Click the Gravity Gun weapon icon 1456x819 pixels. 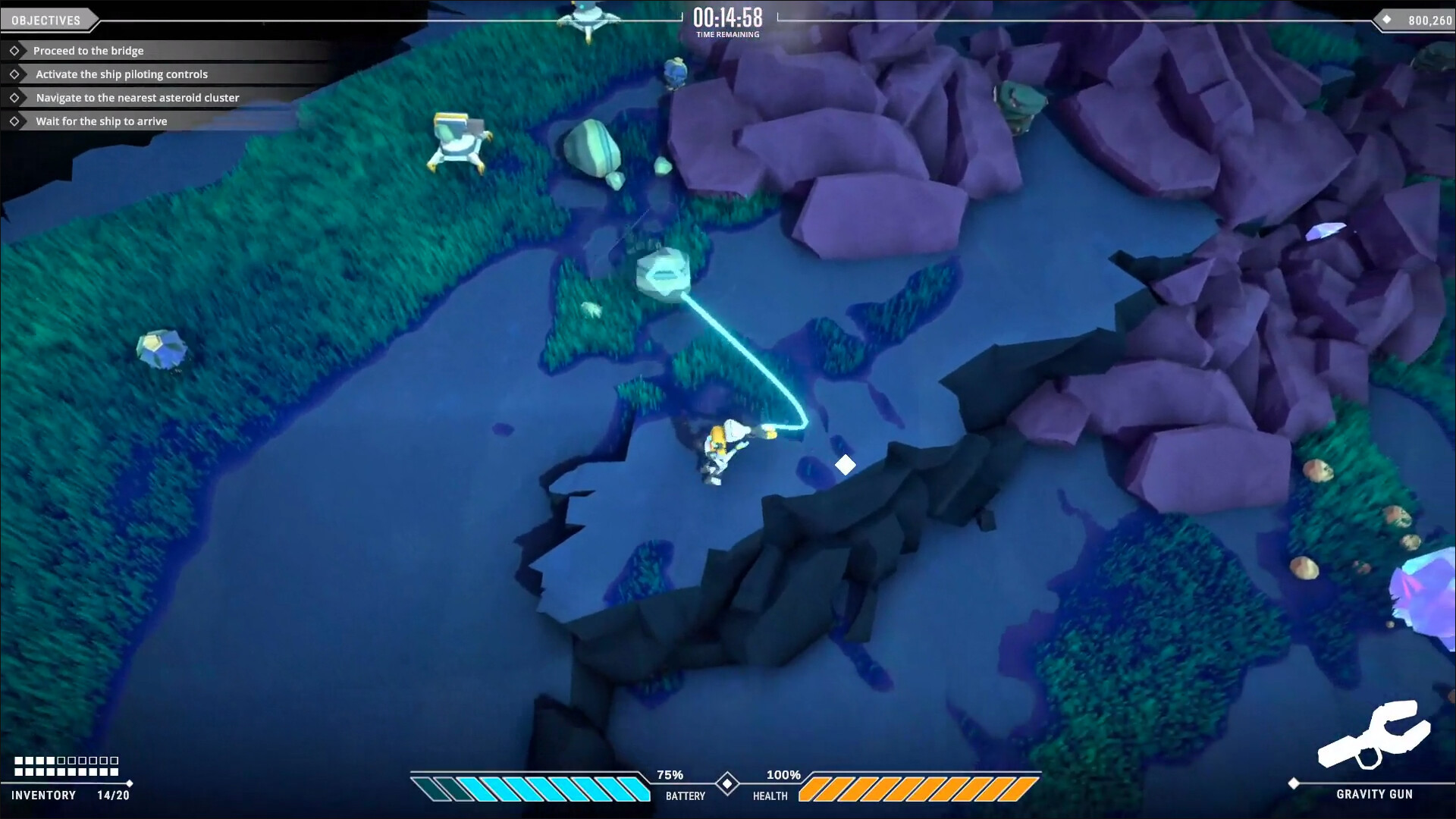(x=1373, y=734)
